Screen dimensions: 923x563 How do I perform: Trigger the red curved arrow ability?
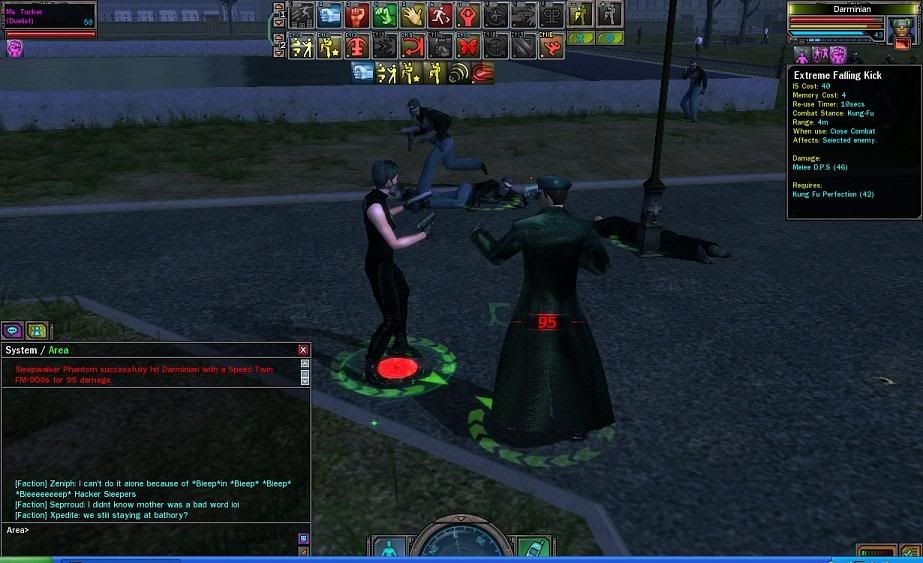point(413,46)
